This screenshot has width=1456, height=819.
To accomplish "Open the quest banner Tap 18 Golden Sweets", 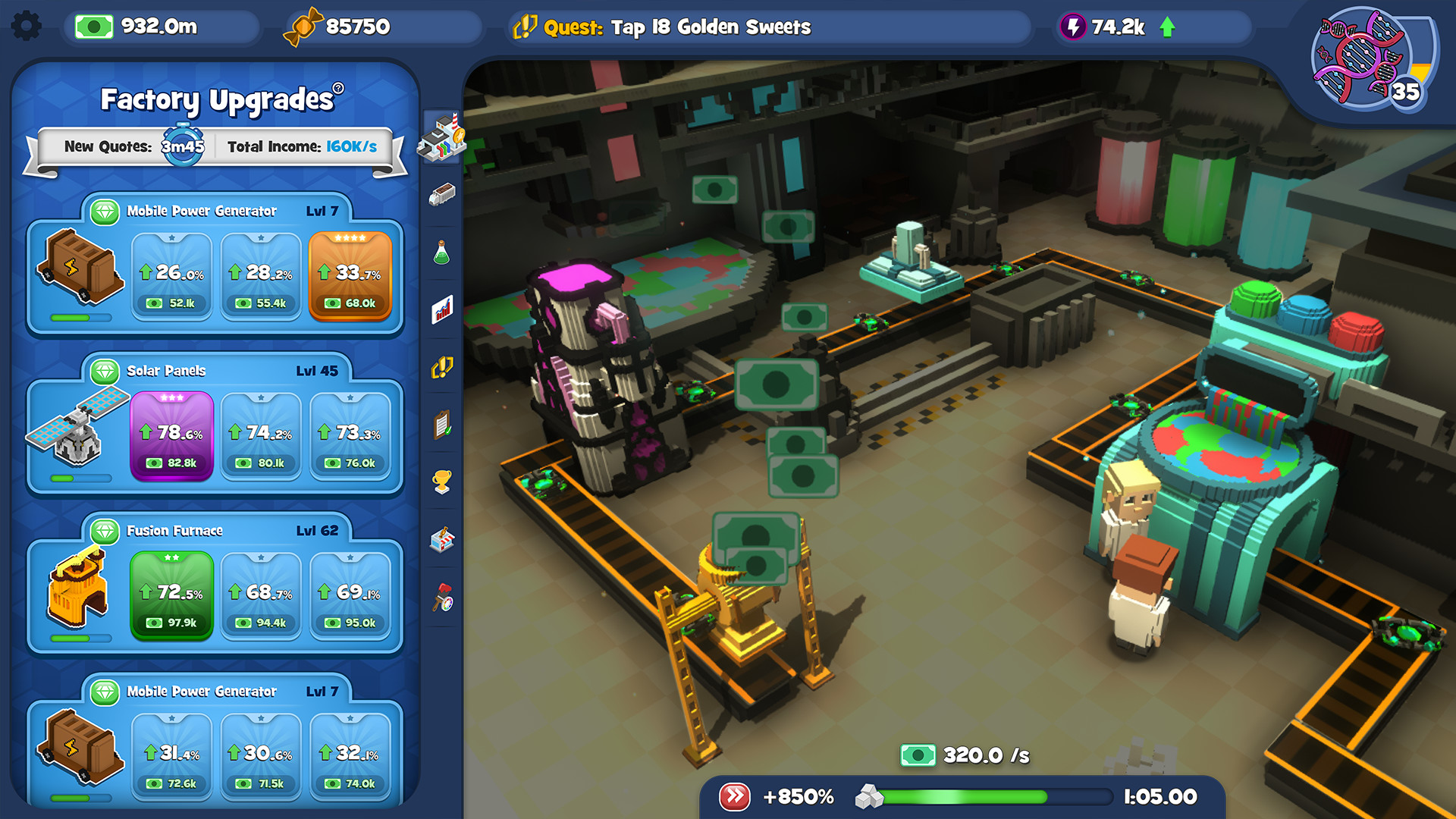I will click(x=767, y=27).
